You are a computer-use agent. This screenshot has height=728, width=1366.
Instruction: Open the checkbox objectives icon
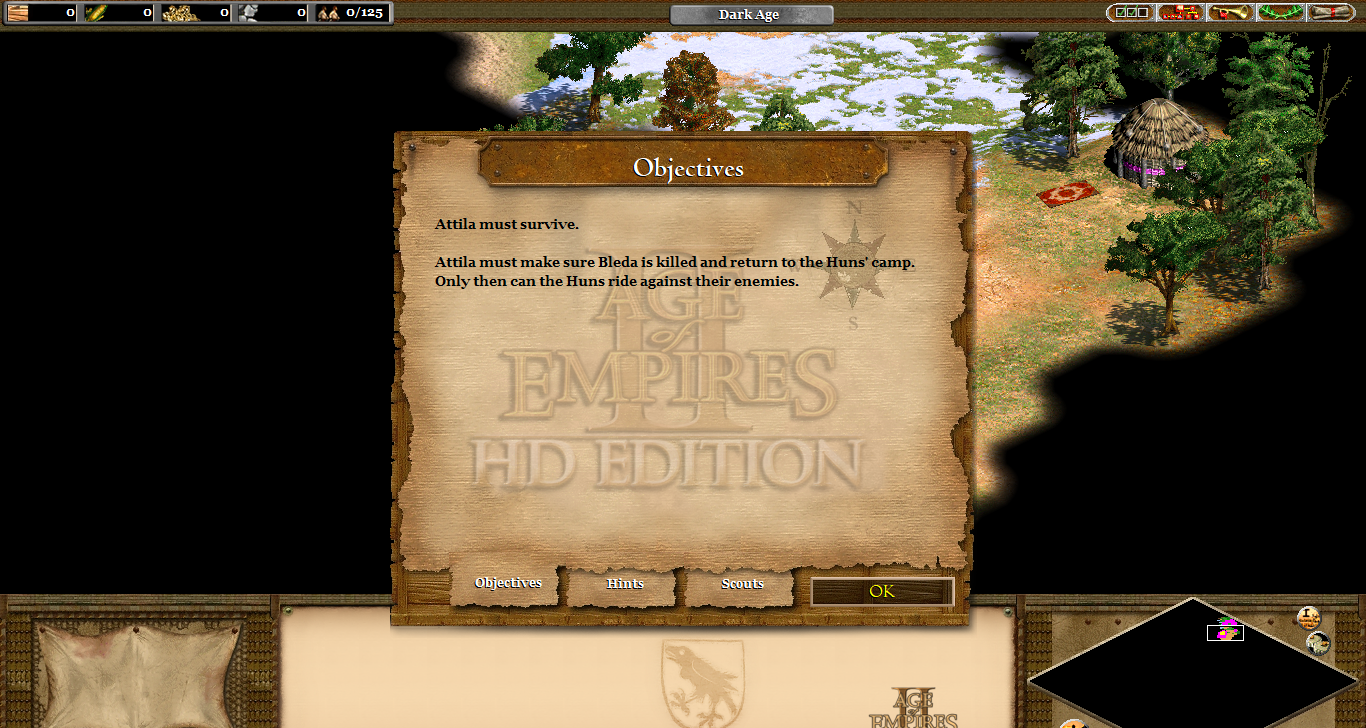click(x=1131, y=13)
